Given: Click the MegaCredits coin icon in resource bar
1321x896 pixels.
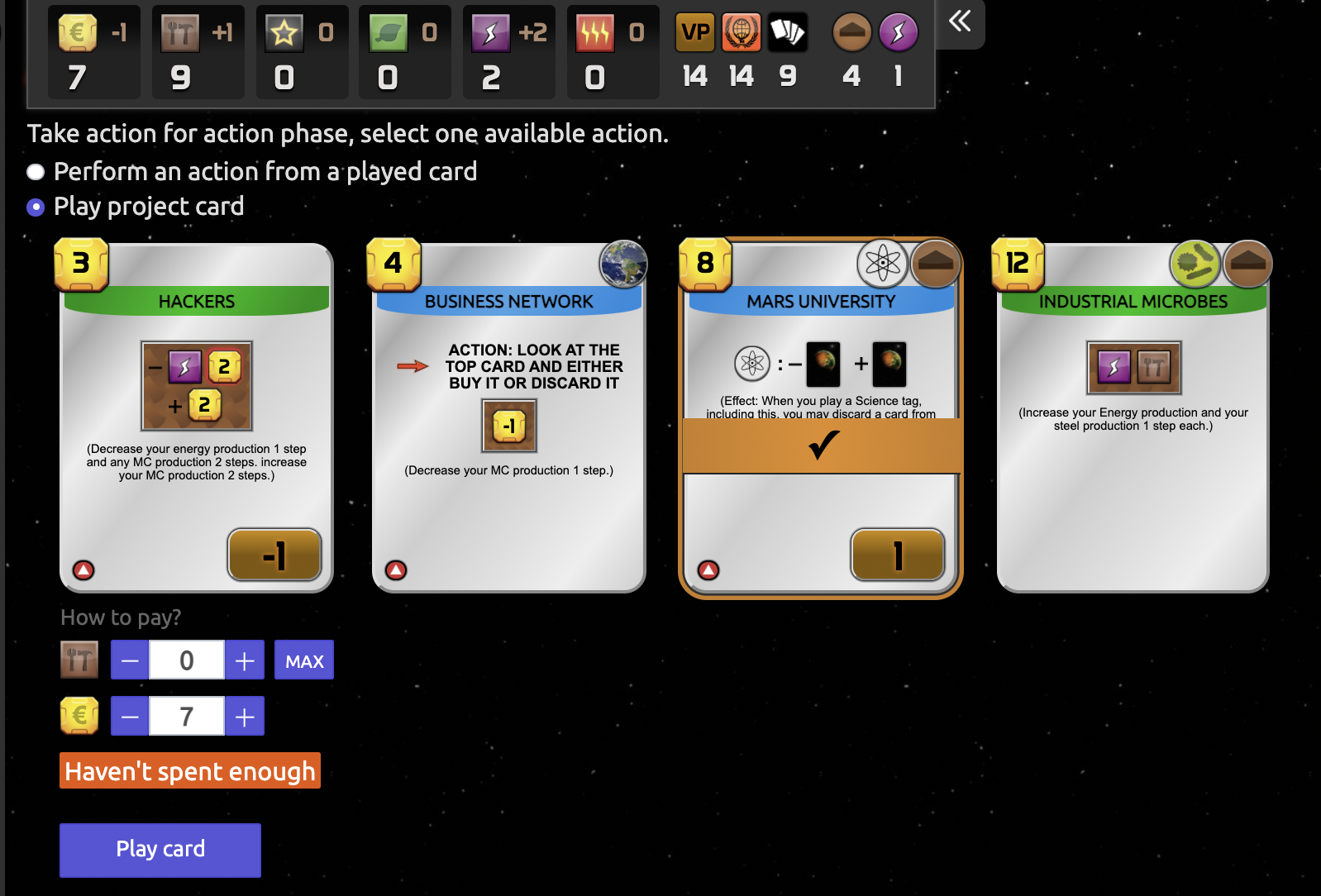Looking at the screenshot, I should click(78, 32).
